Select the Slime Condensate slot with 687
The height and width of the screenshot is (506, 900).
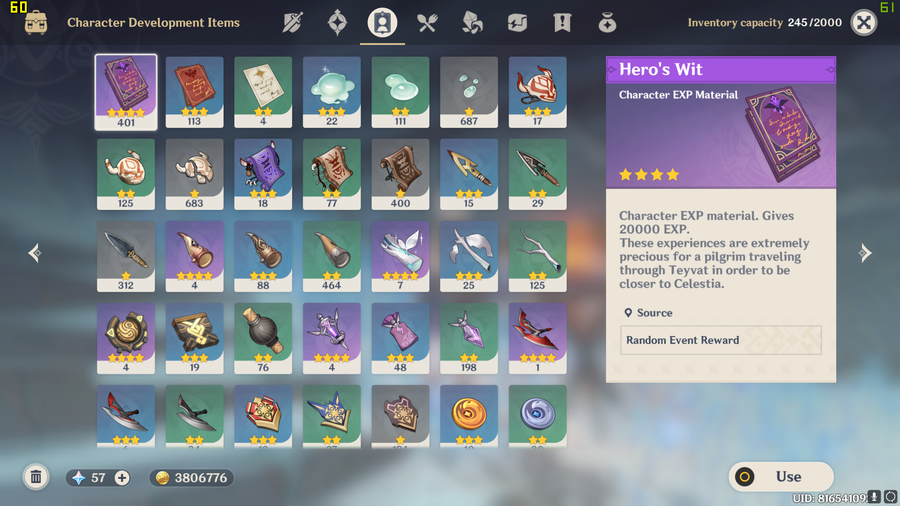[469, 92]
